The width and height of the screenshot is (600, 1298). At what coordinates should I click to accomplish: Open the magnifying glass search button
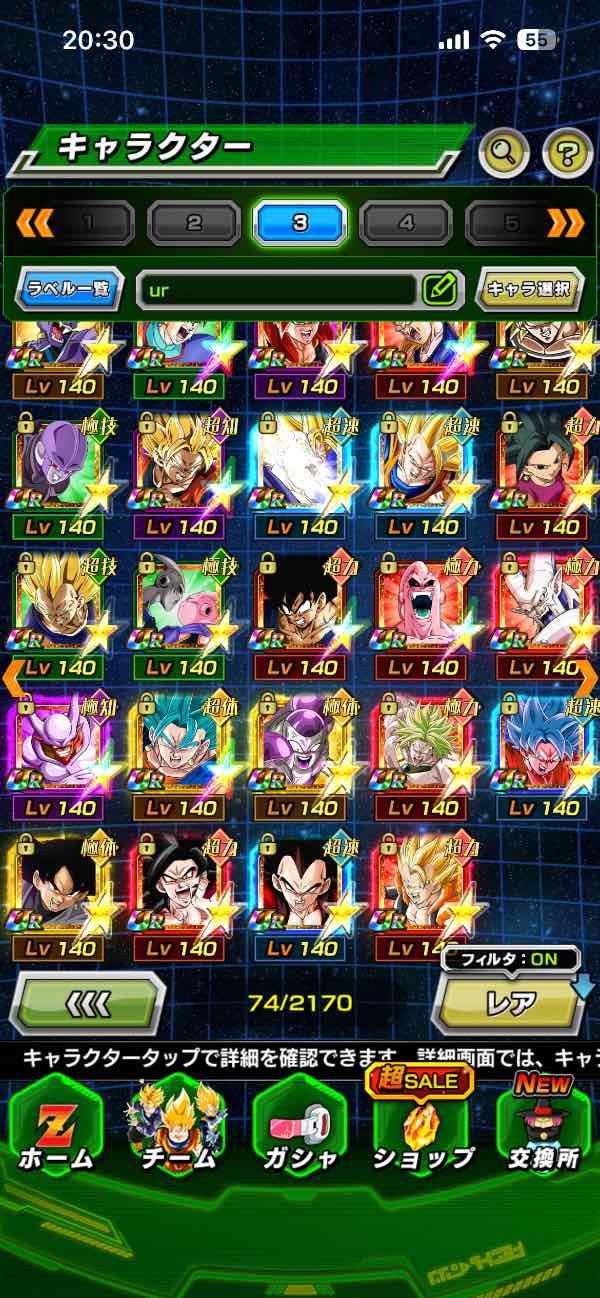pyautogui.click(x=504, y=153)
